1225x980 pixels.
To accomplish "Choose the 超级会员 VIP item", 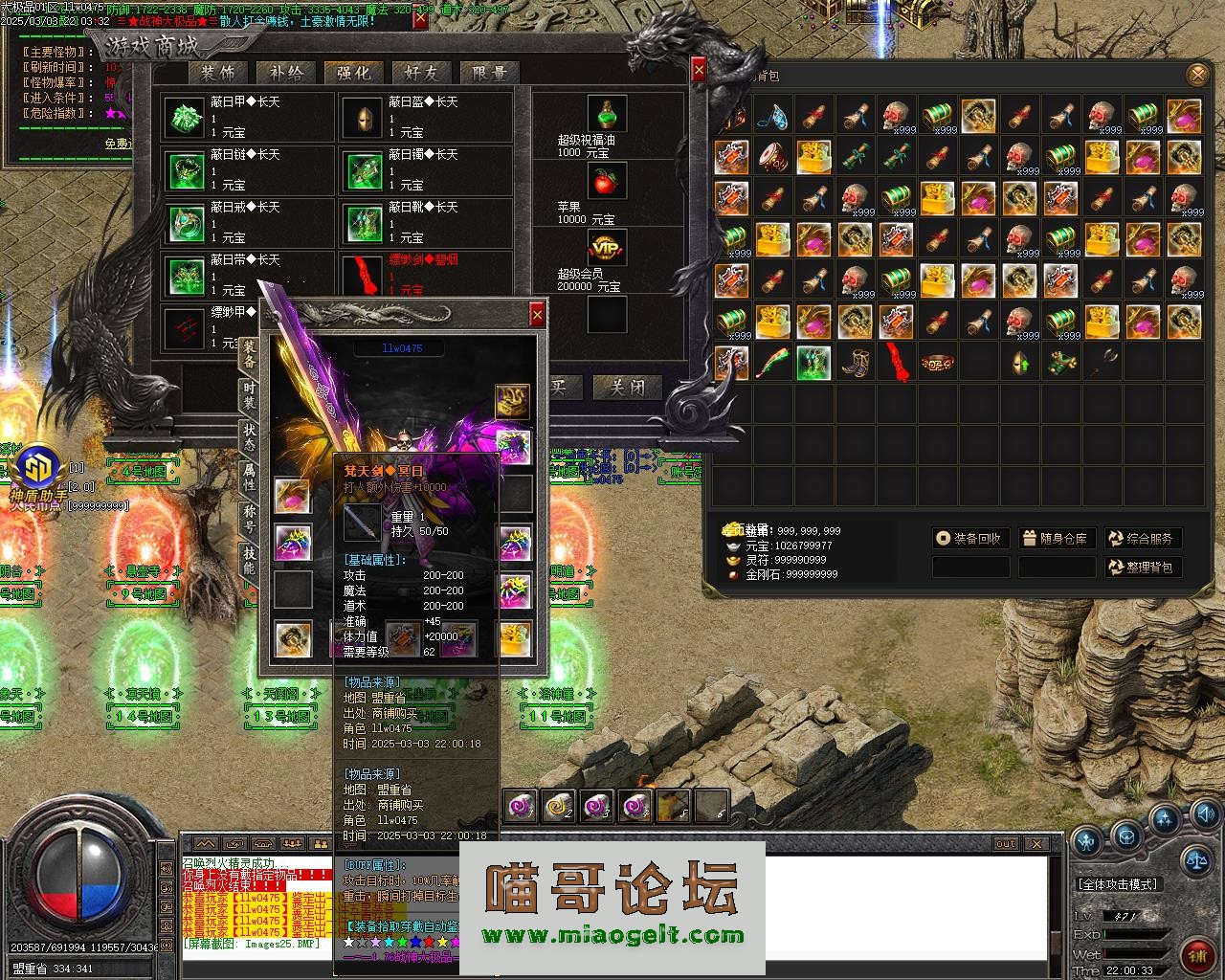I will 607,248.
